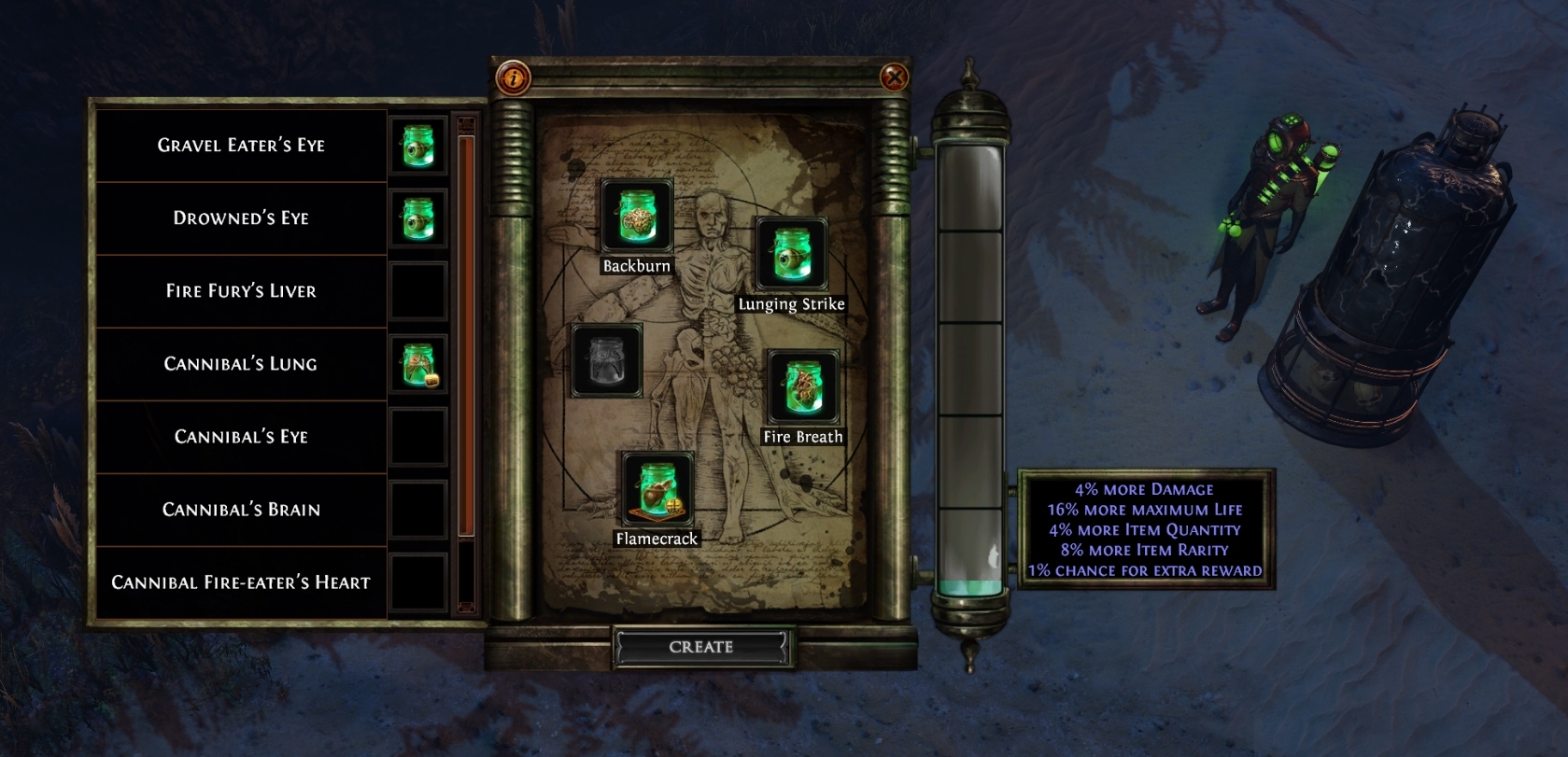Select the Lunging Strike eye jar slot

point(791,254)
